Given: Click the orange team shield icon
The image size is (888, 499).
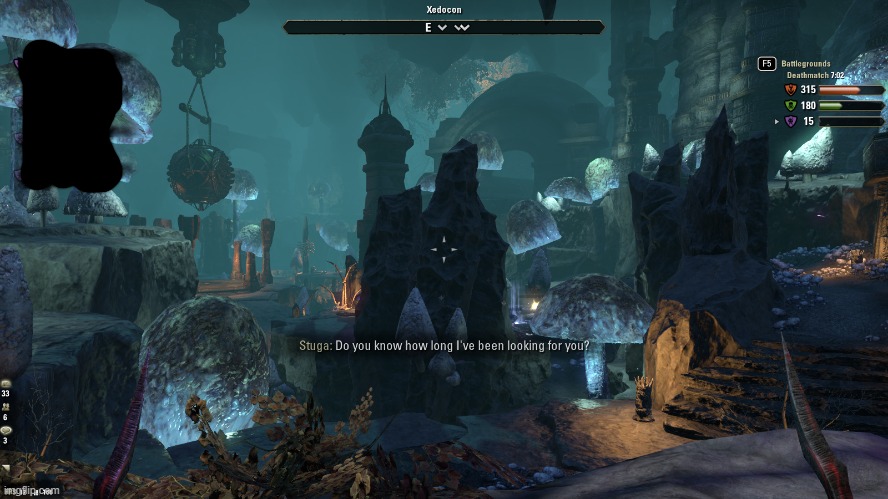Looking at the screenshot, I should (790, 90).
